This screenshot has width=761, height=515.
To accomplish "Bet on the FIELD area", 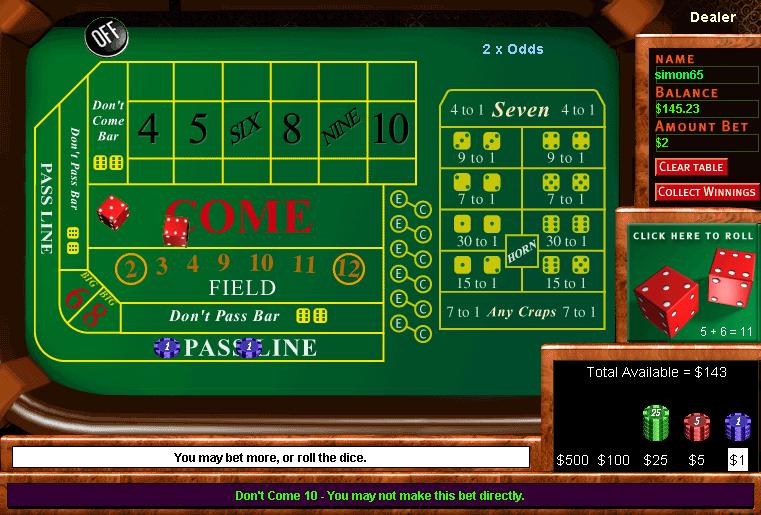I will [241, 287].
